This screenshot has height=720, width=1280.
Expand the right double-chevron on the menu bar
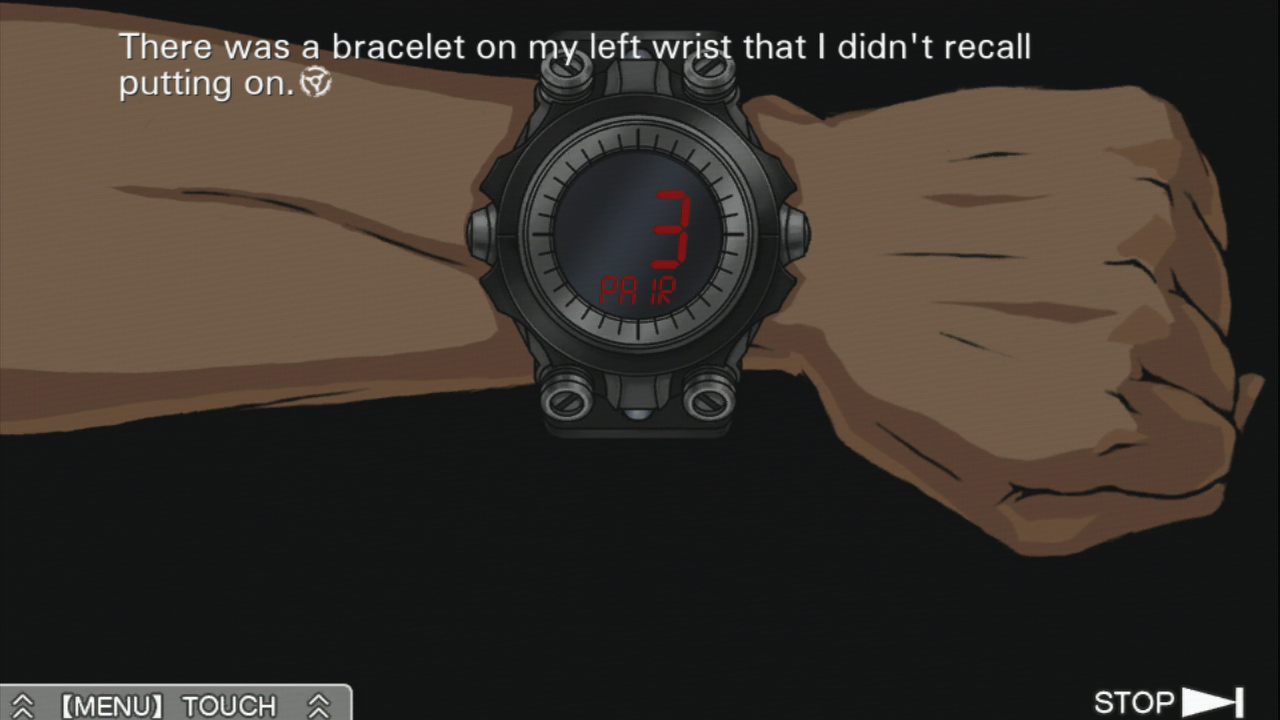(320, 705)
